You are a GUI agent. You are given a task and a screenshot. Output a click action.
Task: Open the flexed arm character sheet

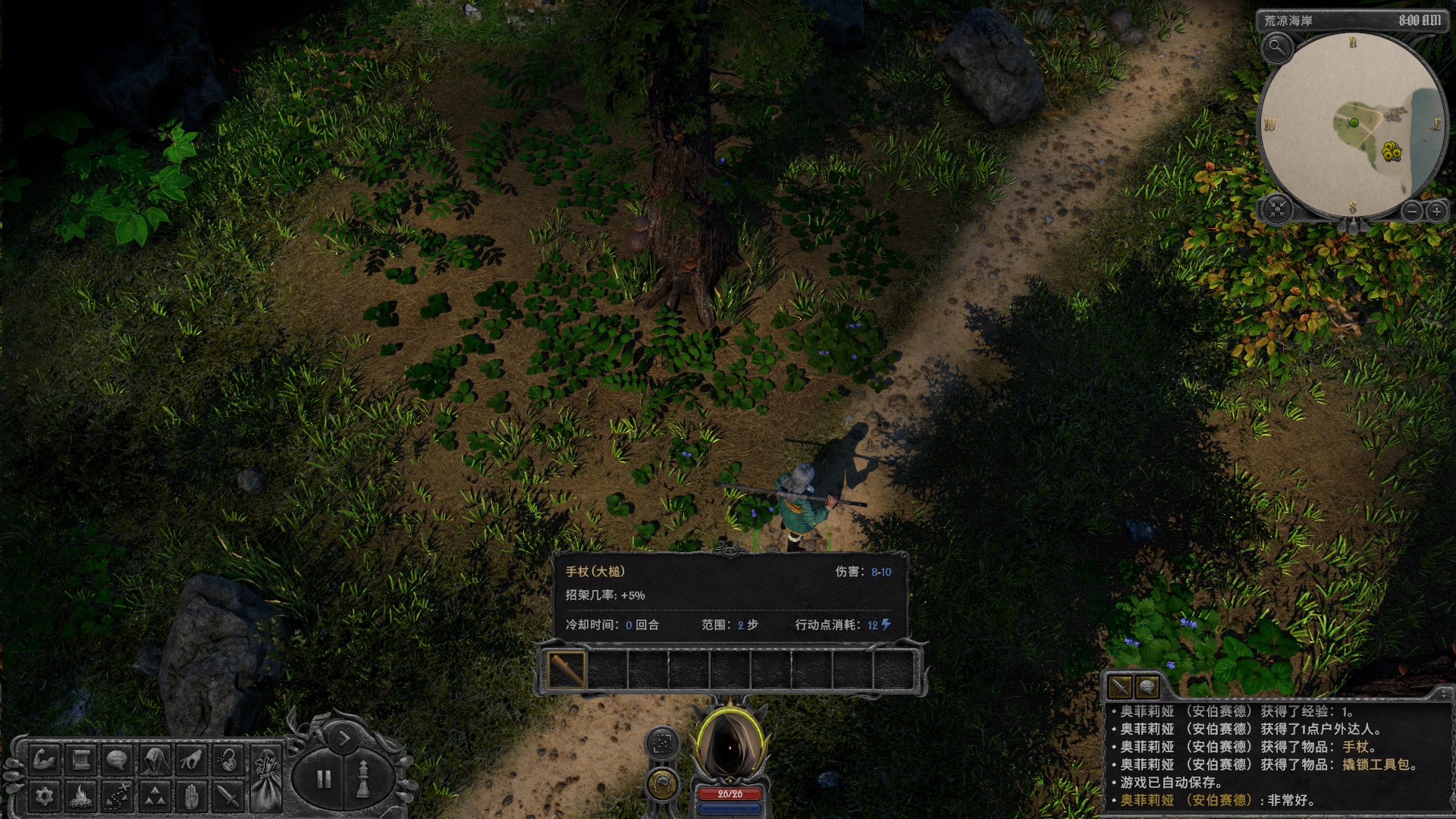[x=44, y=759]
